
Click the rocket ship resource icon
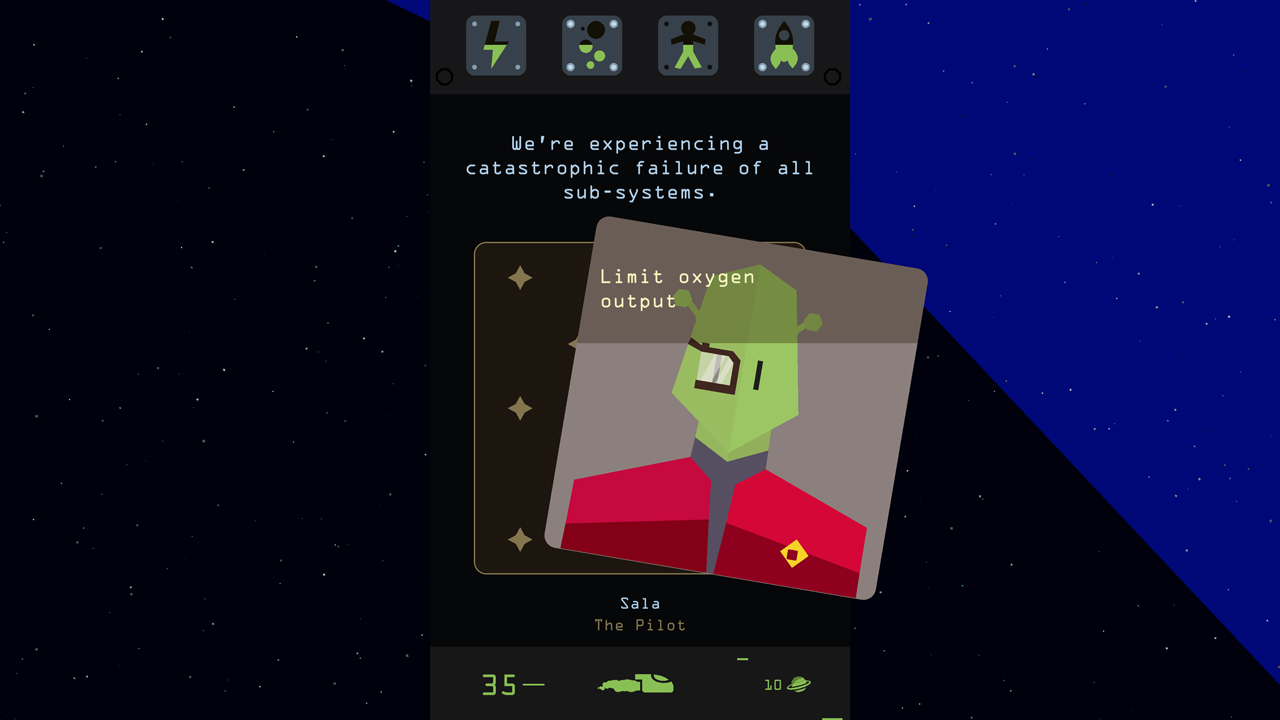(x=783, y=44)
